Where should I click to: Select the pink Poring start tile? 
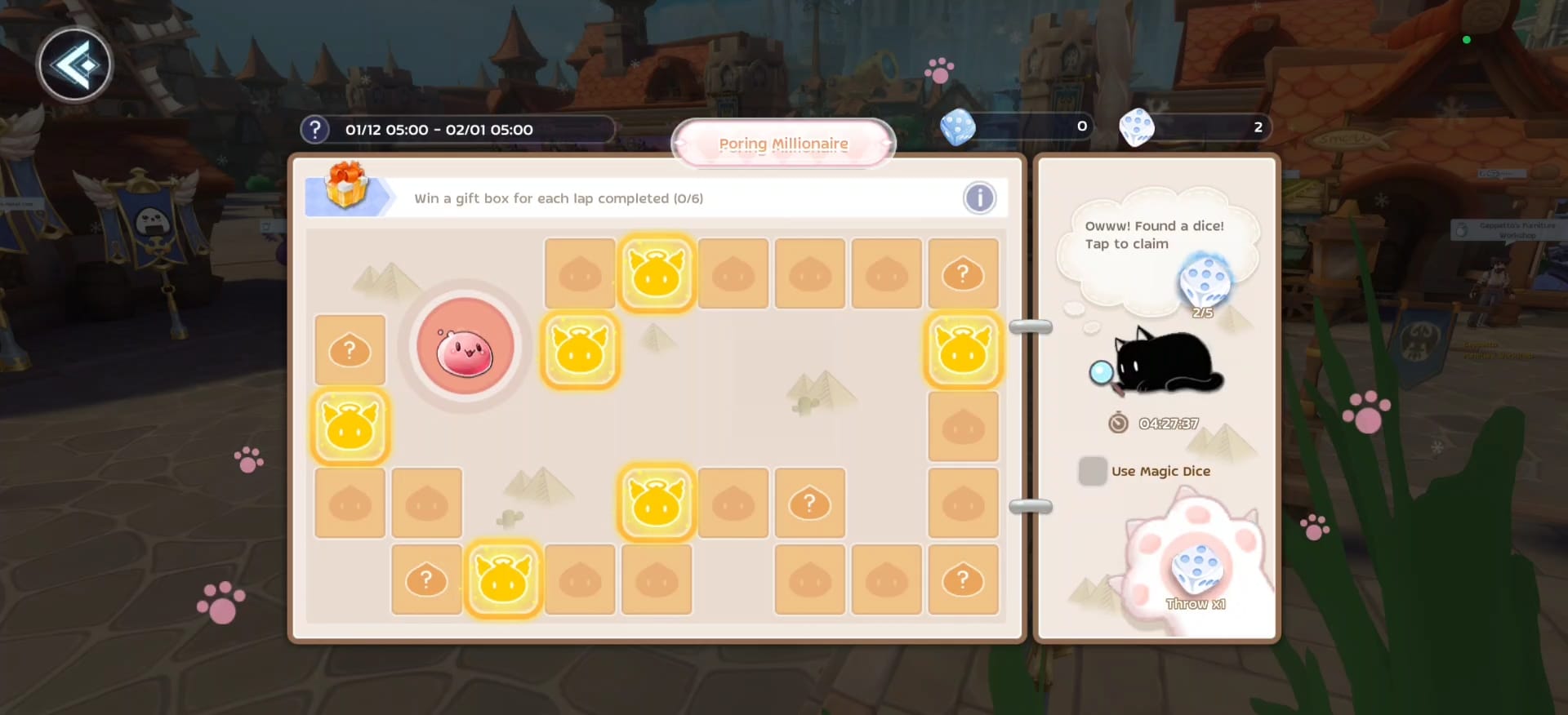coord(465,349)
